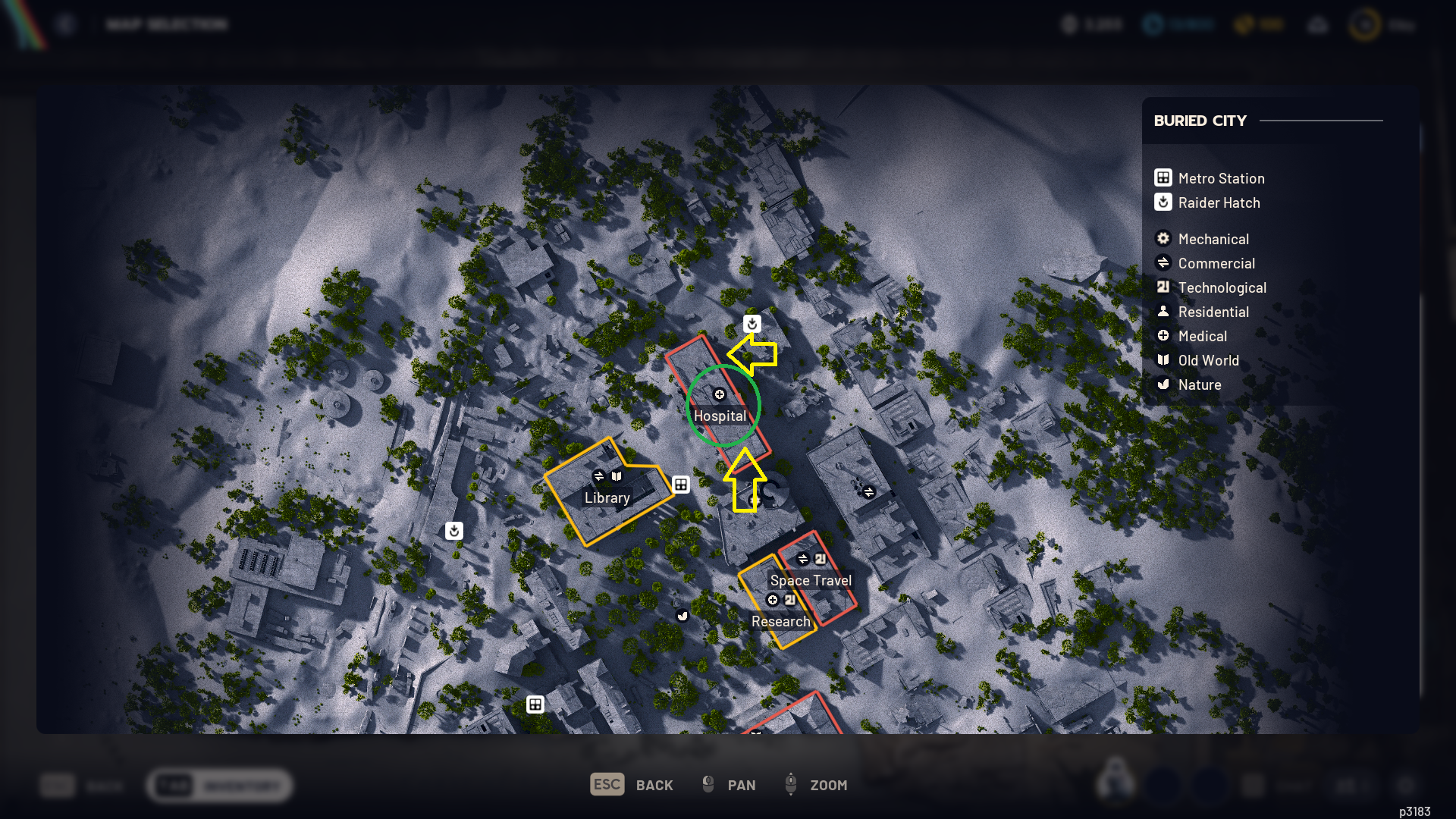This screenshot has width=1456, height=819.
Task: Select the Technological icon in the Space Travel zone
Action: (821, 558)
